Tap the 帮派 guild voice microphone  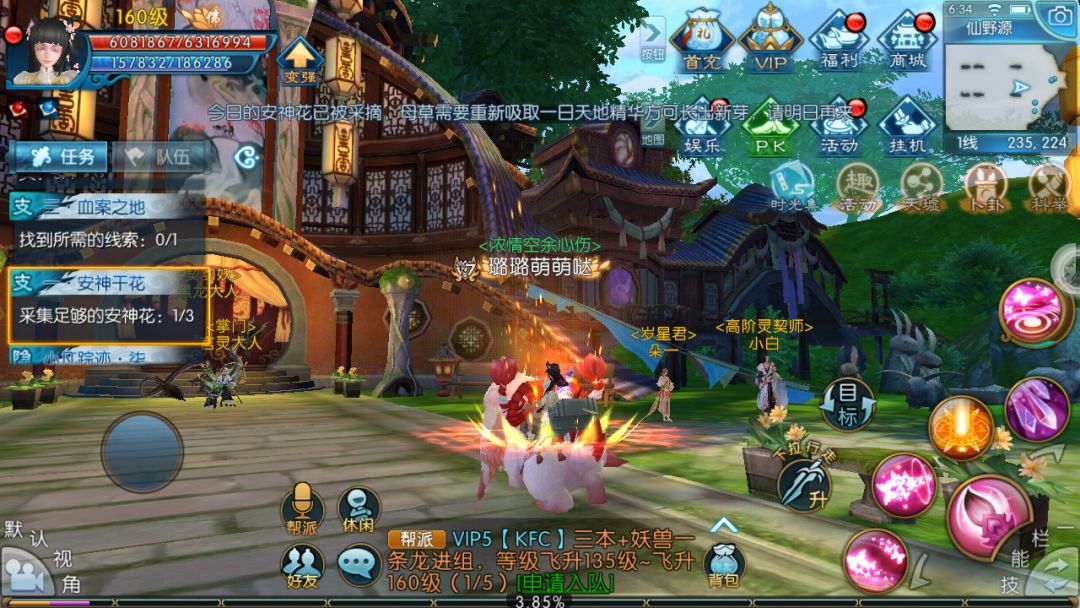click(301, 507)
